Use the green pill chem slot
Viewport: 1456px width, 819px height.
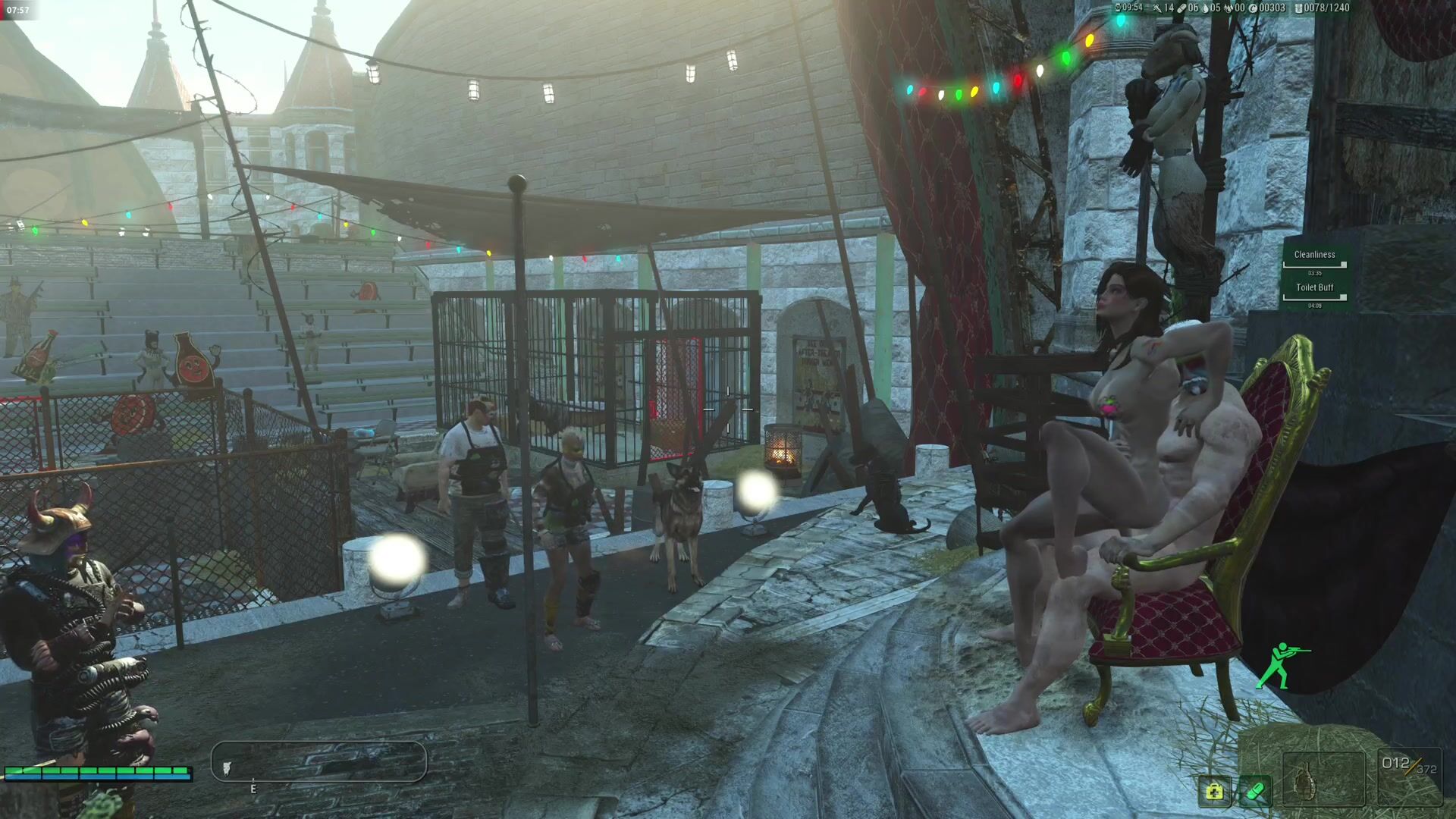point(1255,792)
